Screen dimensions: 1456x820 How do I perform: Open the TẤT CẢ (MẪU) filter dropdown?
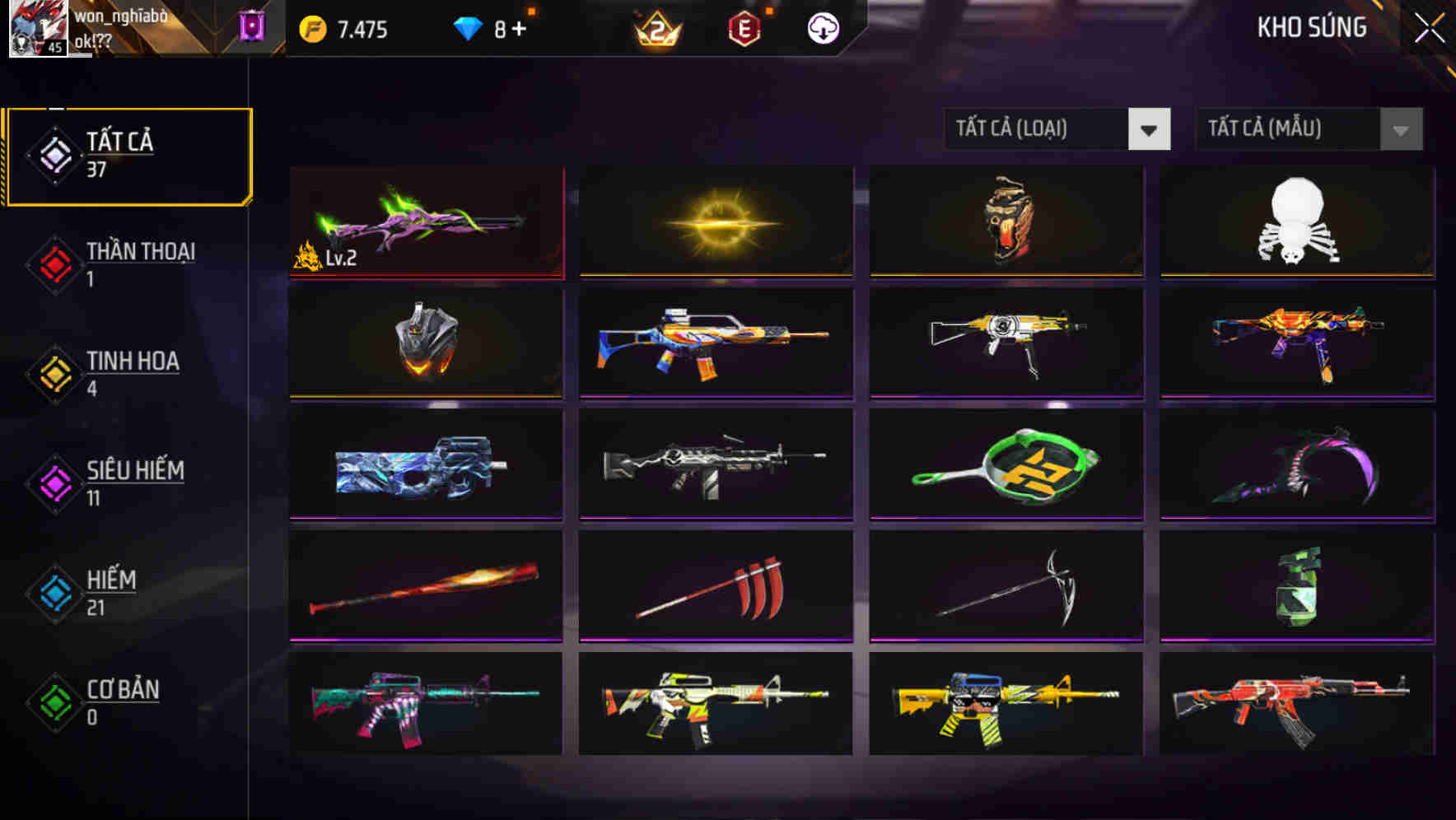[x=1309, y=129]
